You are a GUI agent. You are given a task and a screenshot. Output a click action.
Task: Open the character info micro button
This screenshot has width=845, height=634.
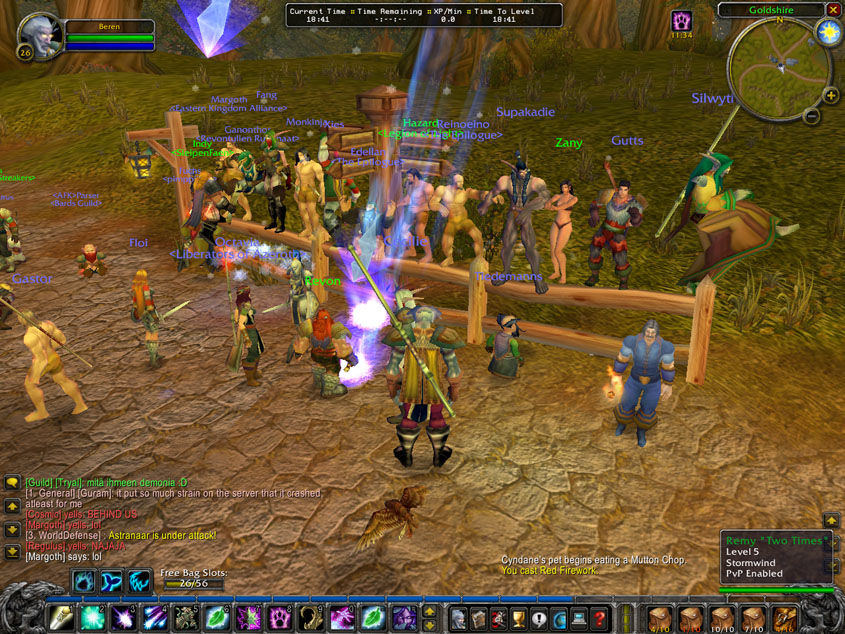tap(458, 618)
